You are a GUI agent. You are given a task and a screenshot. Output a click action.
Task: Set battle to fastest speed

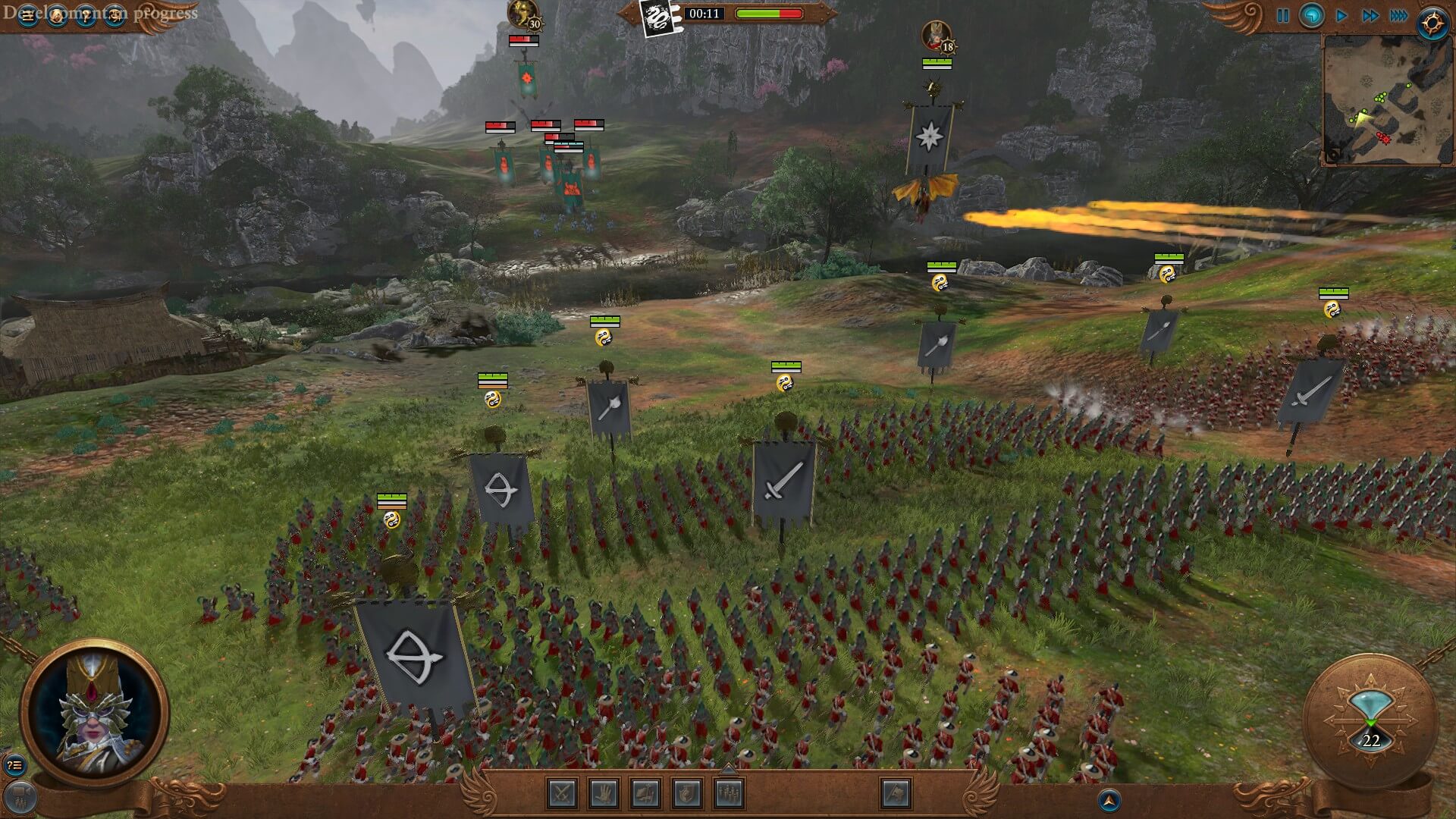tap(1398, 16)
